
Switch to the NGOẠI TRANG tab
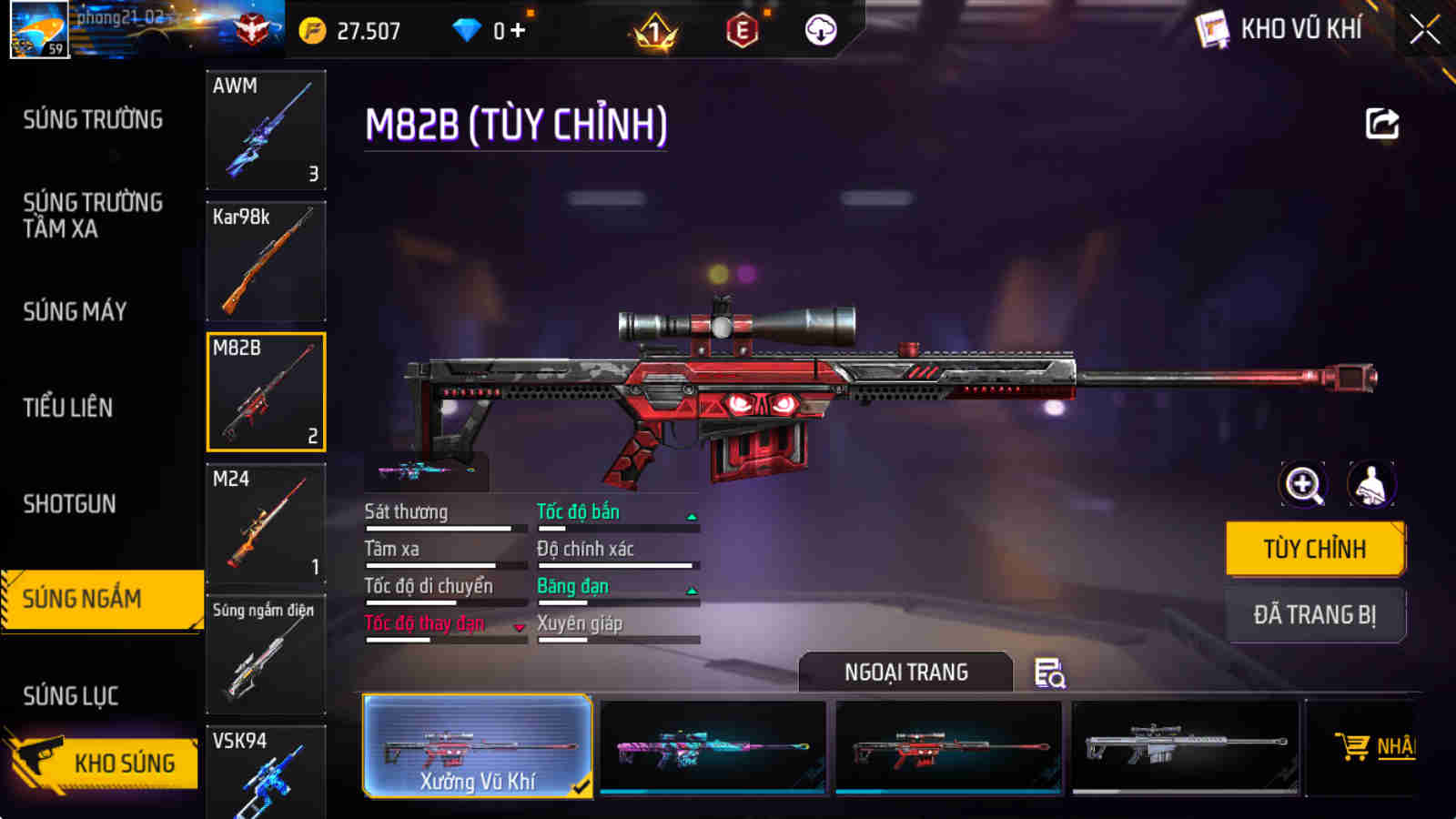905,672
